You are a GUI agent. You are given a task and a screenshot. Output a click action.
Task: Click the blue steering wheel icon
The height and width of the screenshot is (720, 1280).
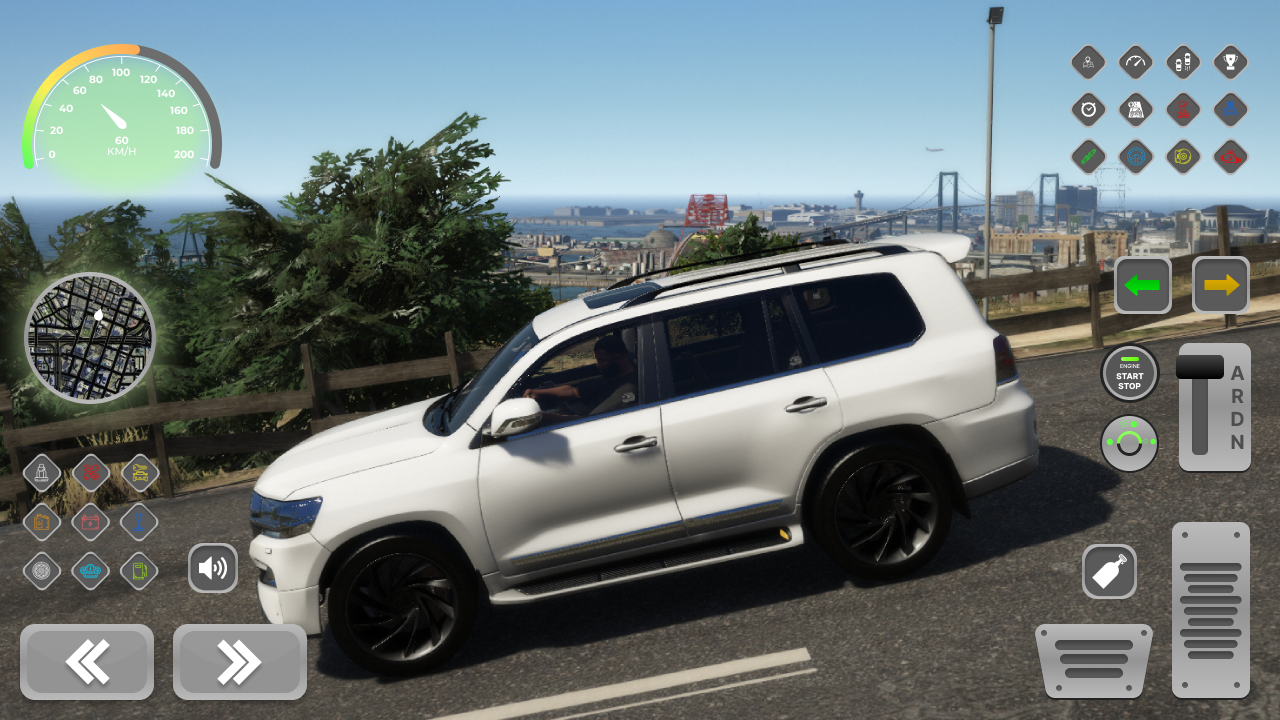(x=1136, y=157)
